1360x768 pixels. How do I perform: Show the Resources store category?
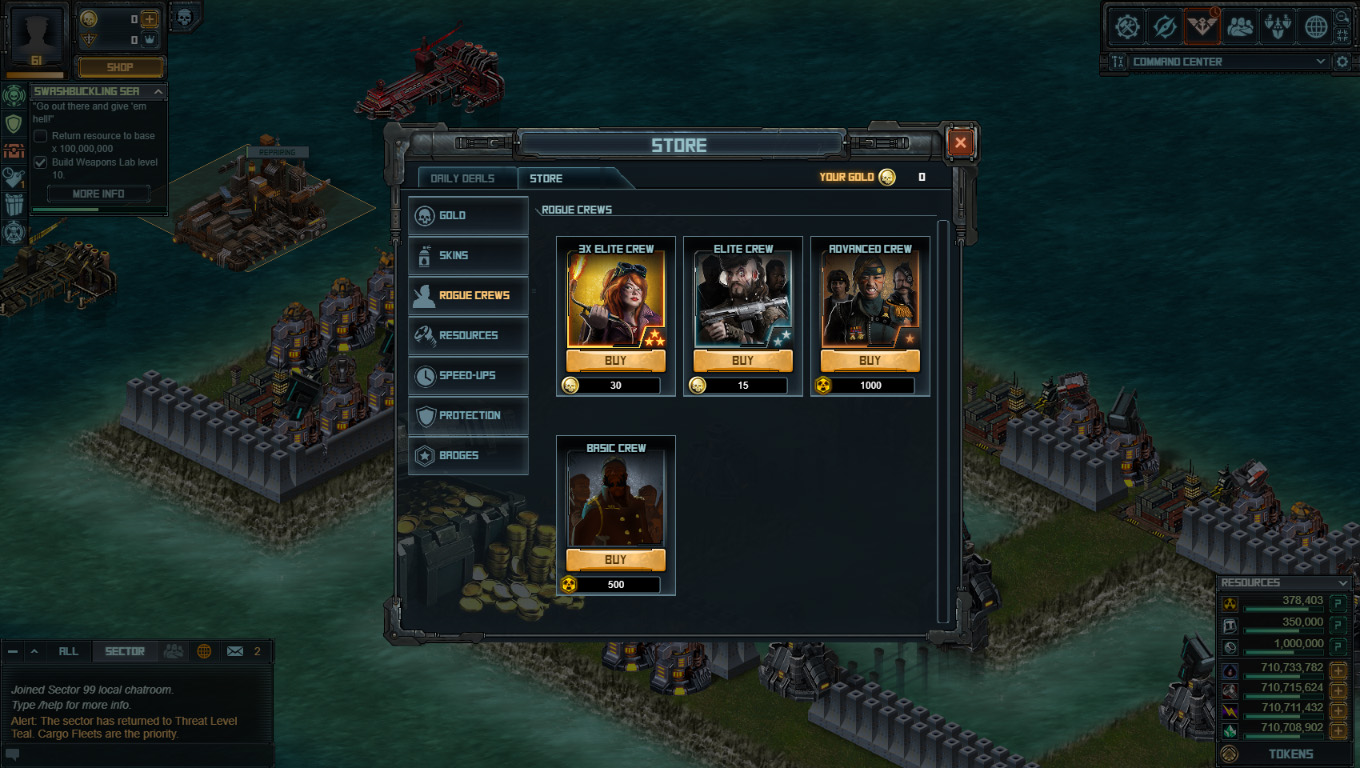[468, 335]
